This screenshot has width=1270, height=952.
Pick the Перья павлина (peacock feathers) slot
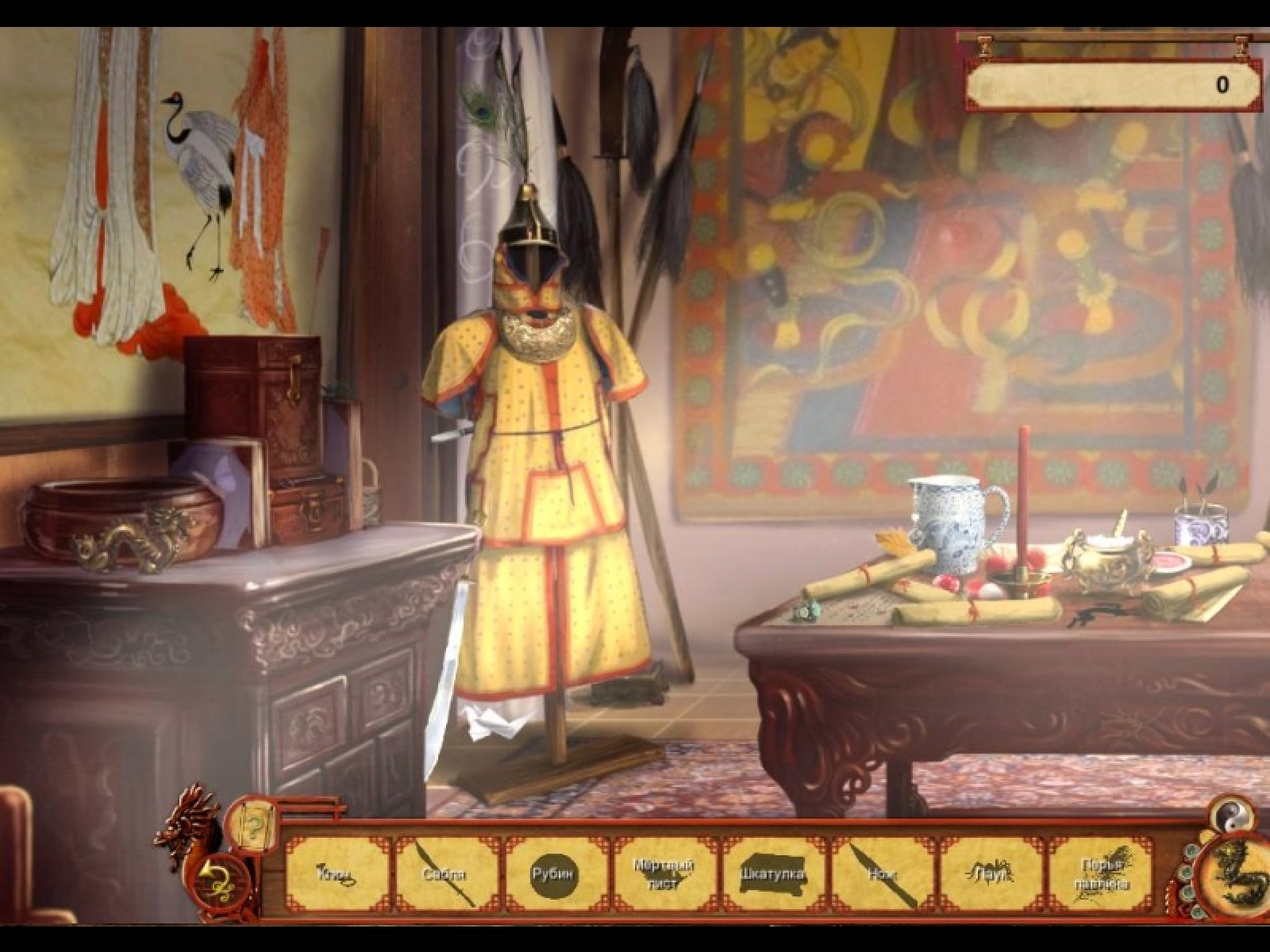[1102, 874]
